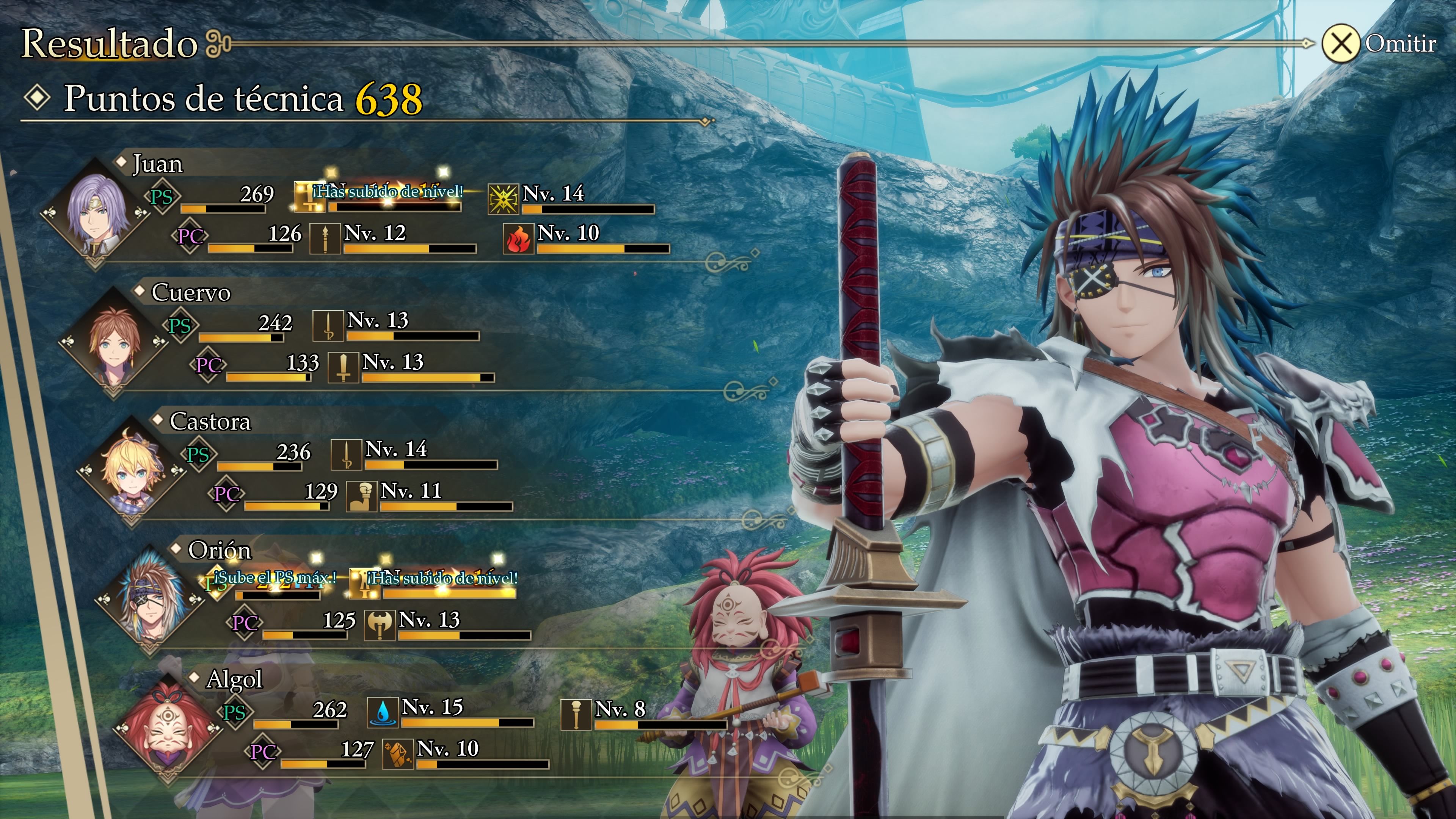Select Algol's water droplet magic icon
This screenshot has width=1456, height=819.
tap(383, 712)
